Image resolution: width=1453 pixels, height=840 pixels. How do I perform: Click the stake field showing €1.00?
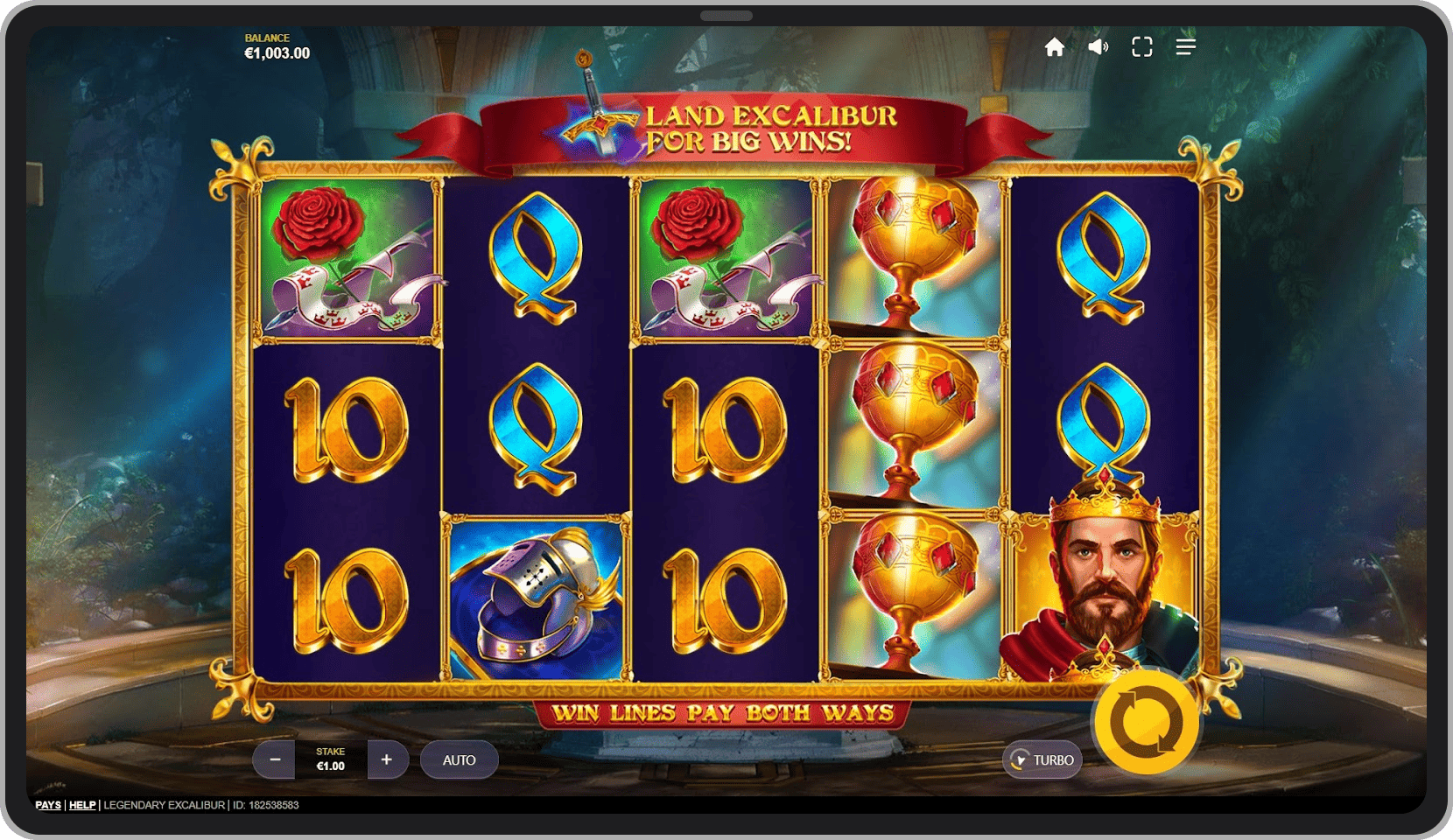pyautogui.click(x=330, y=759)
